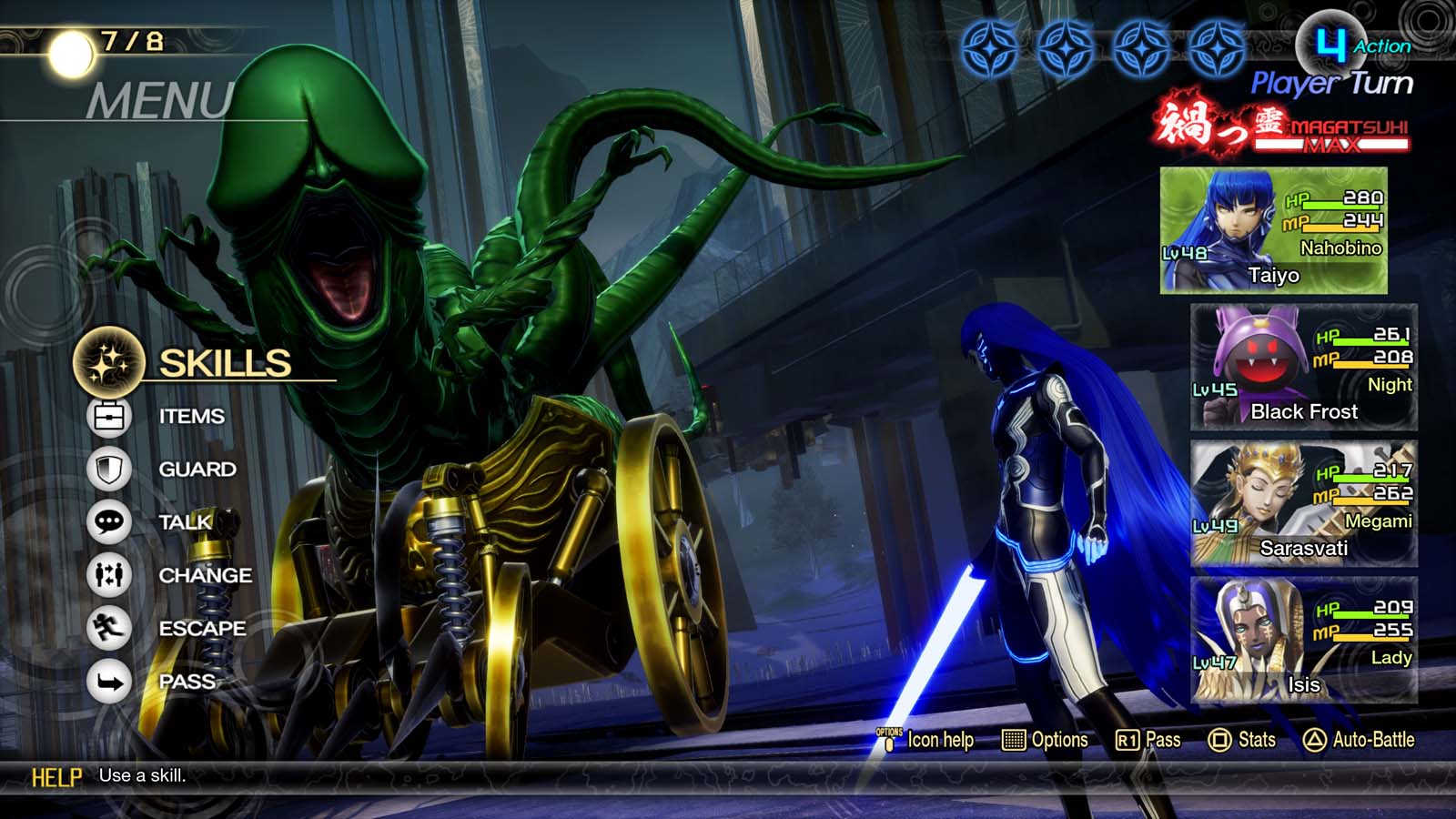Pass the turn via the R1 prompt

click(1149, 741)
